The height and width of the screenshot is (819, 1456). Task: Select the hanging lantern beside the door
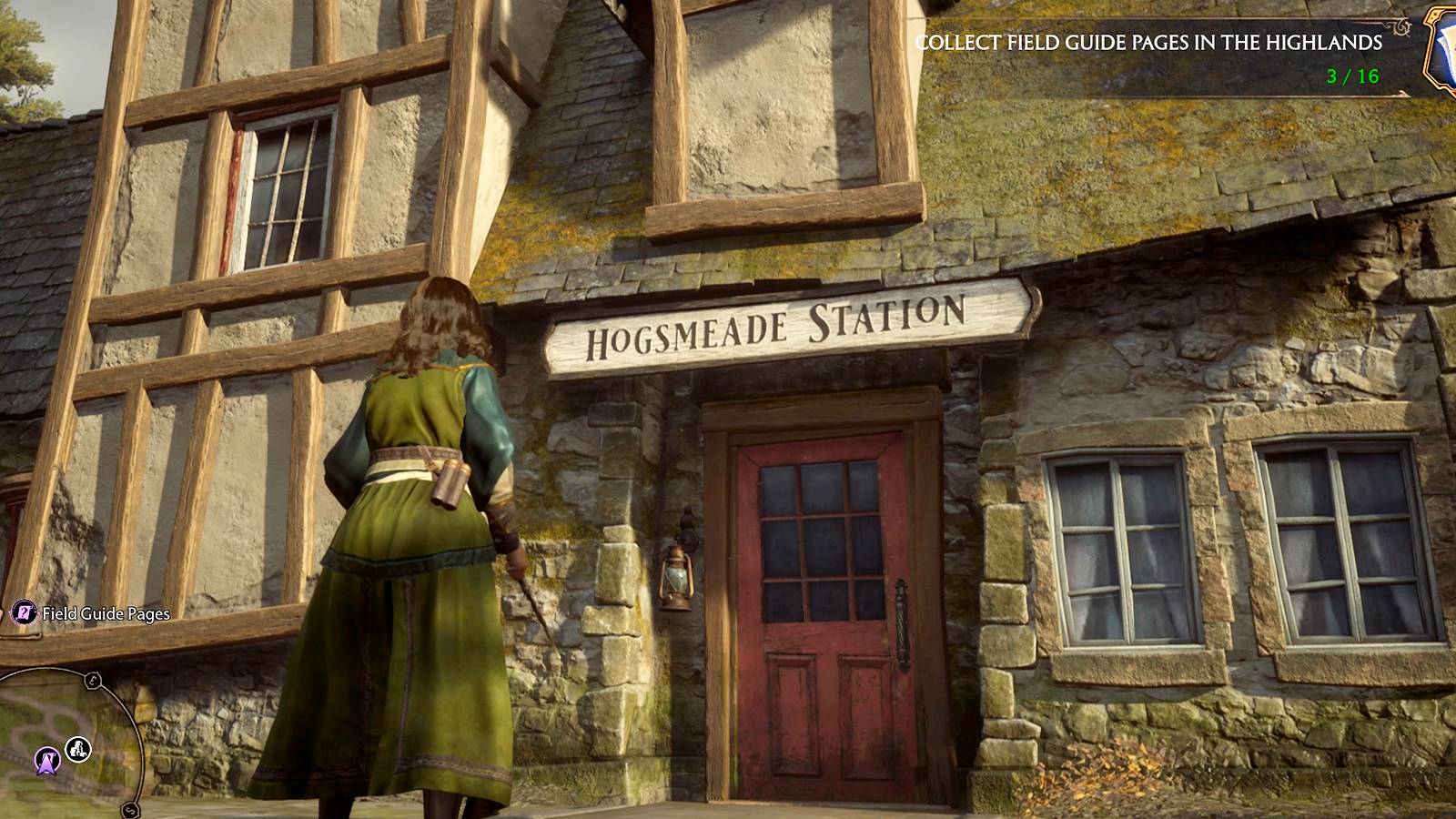point(677,576)
